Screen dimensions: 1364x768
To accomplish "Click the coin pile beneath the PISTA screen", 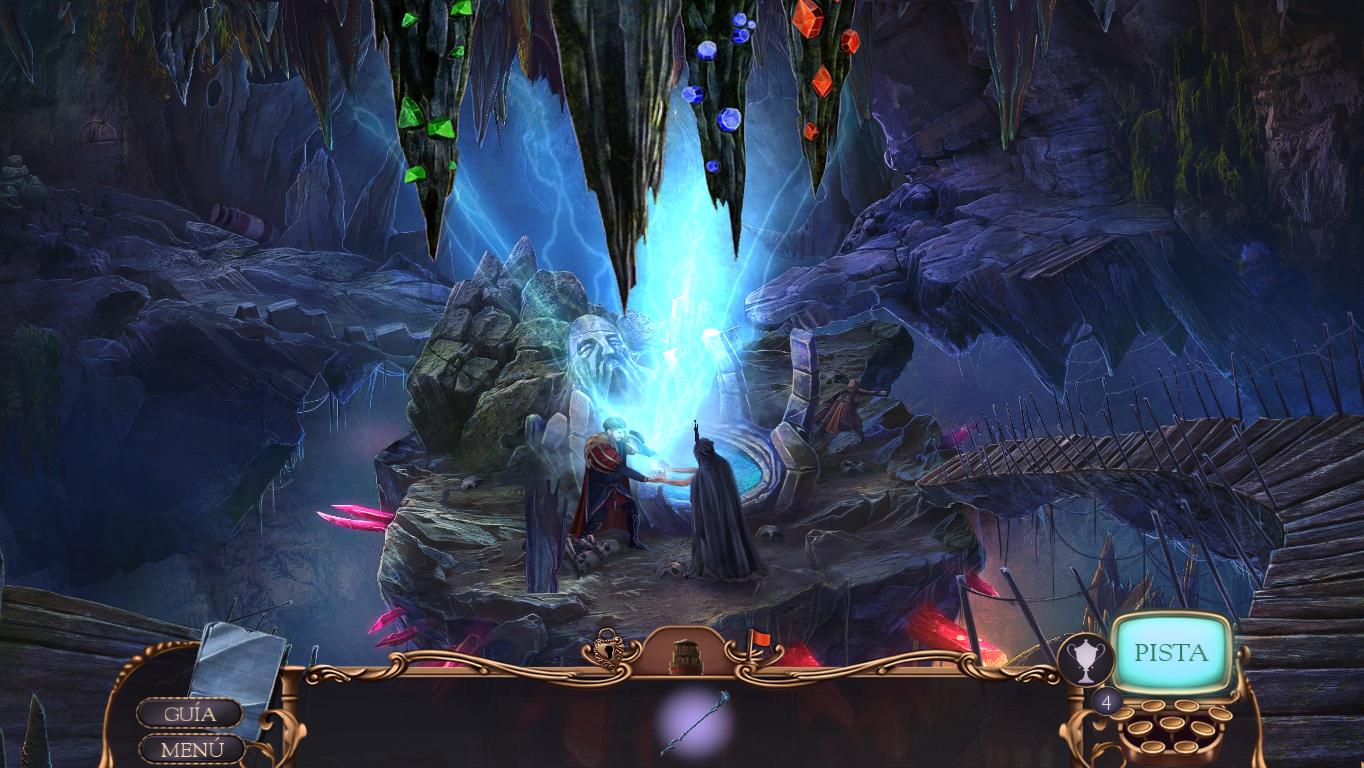I will (1170, 730).
